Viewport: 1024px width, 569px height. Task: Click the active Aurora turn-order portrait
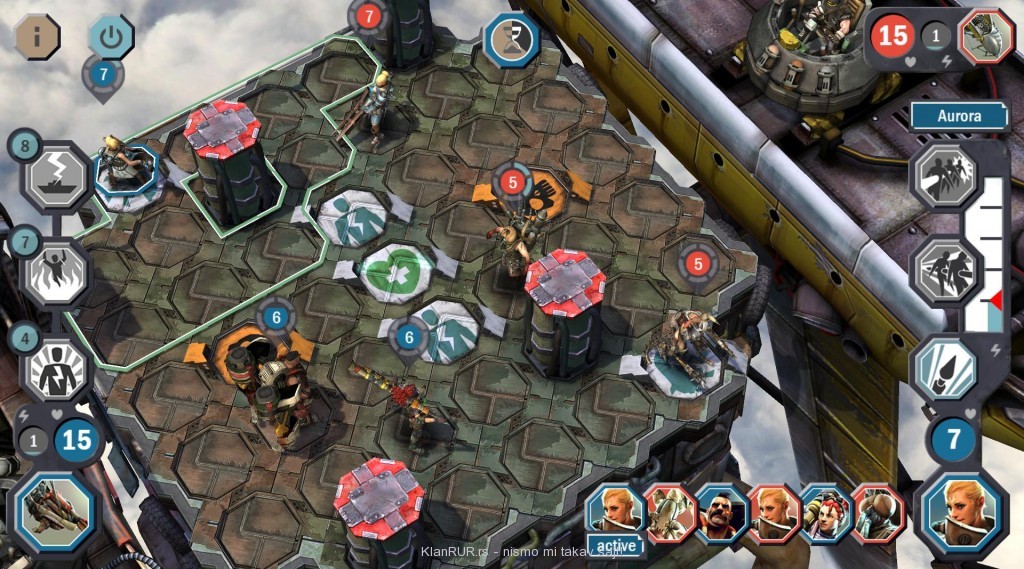pyautogui.click(x=615, y=514)
